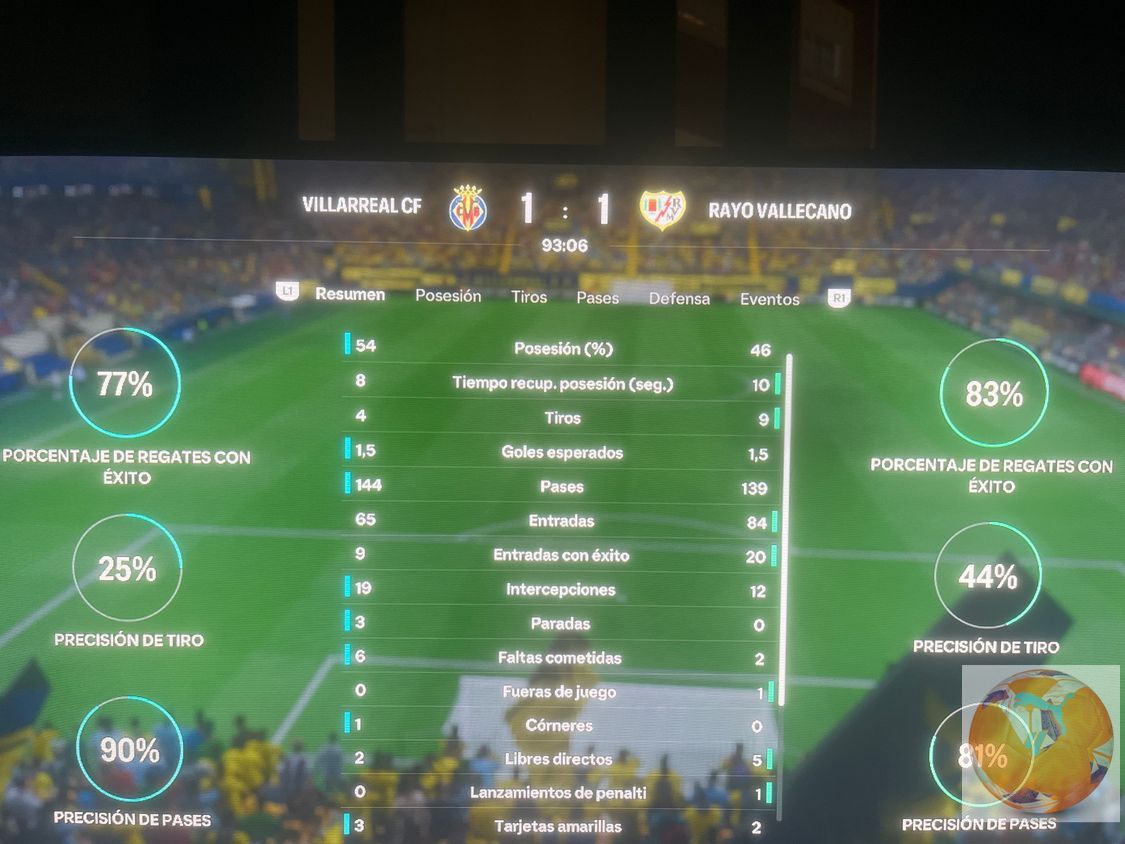Switch to the Resumen tab
The image size is (1125, 844).
coord(350,294)
